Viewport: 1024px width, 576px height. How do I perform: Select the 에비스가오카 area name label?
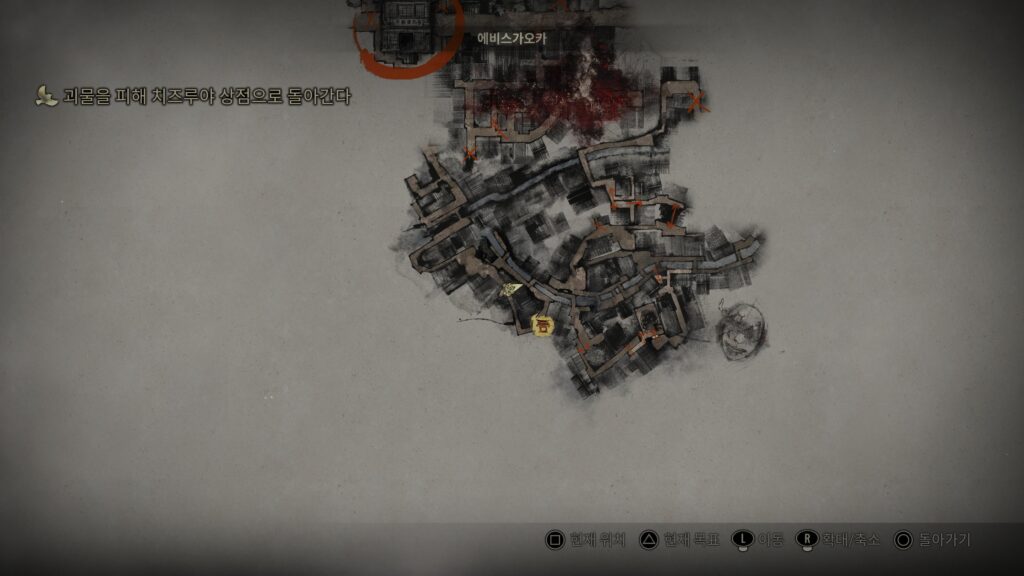click(x=512, y=38)
